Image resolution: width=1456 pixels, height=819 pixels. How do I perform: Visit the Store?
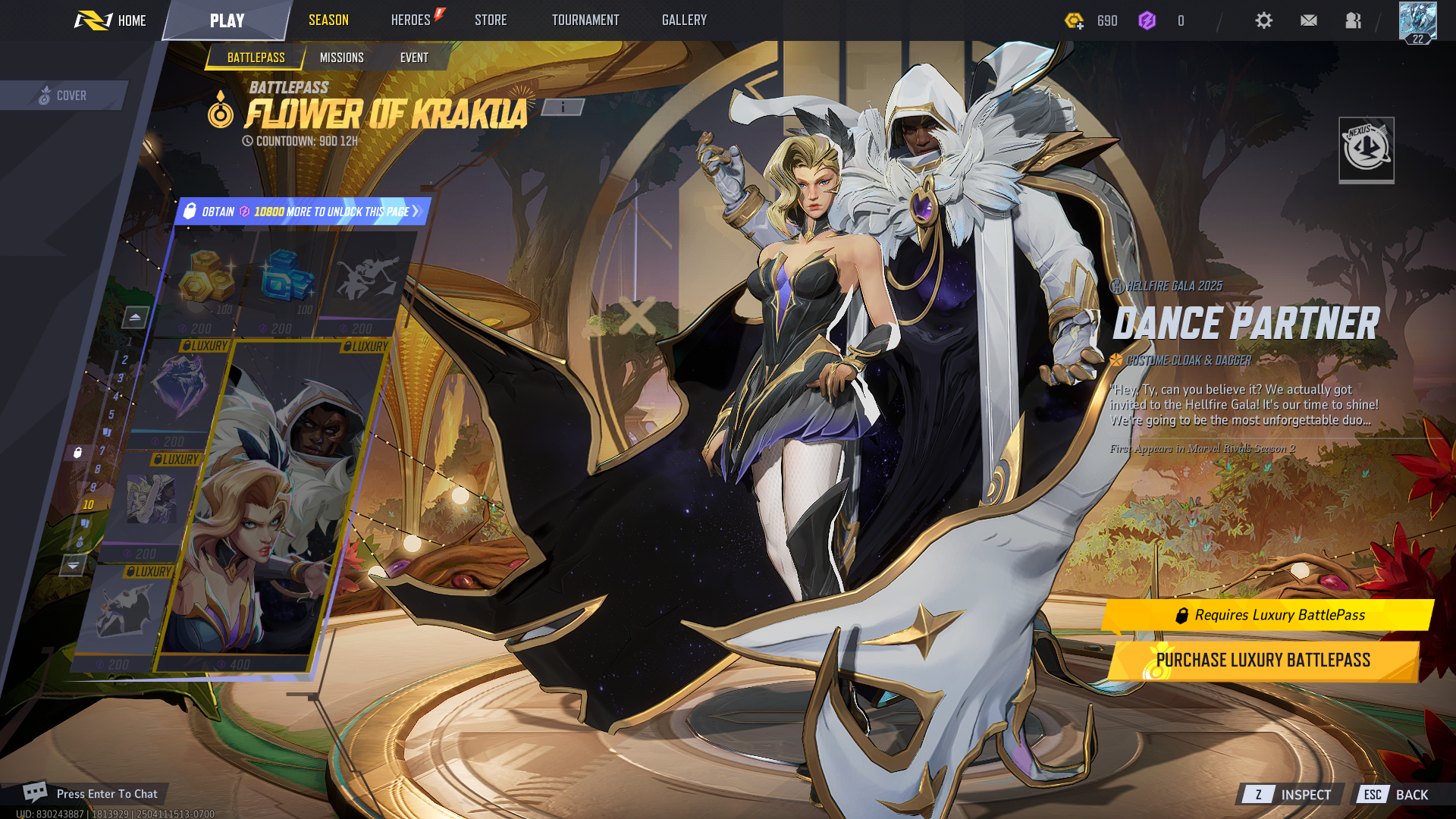tap(491, 20)
